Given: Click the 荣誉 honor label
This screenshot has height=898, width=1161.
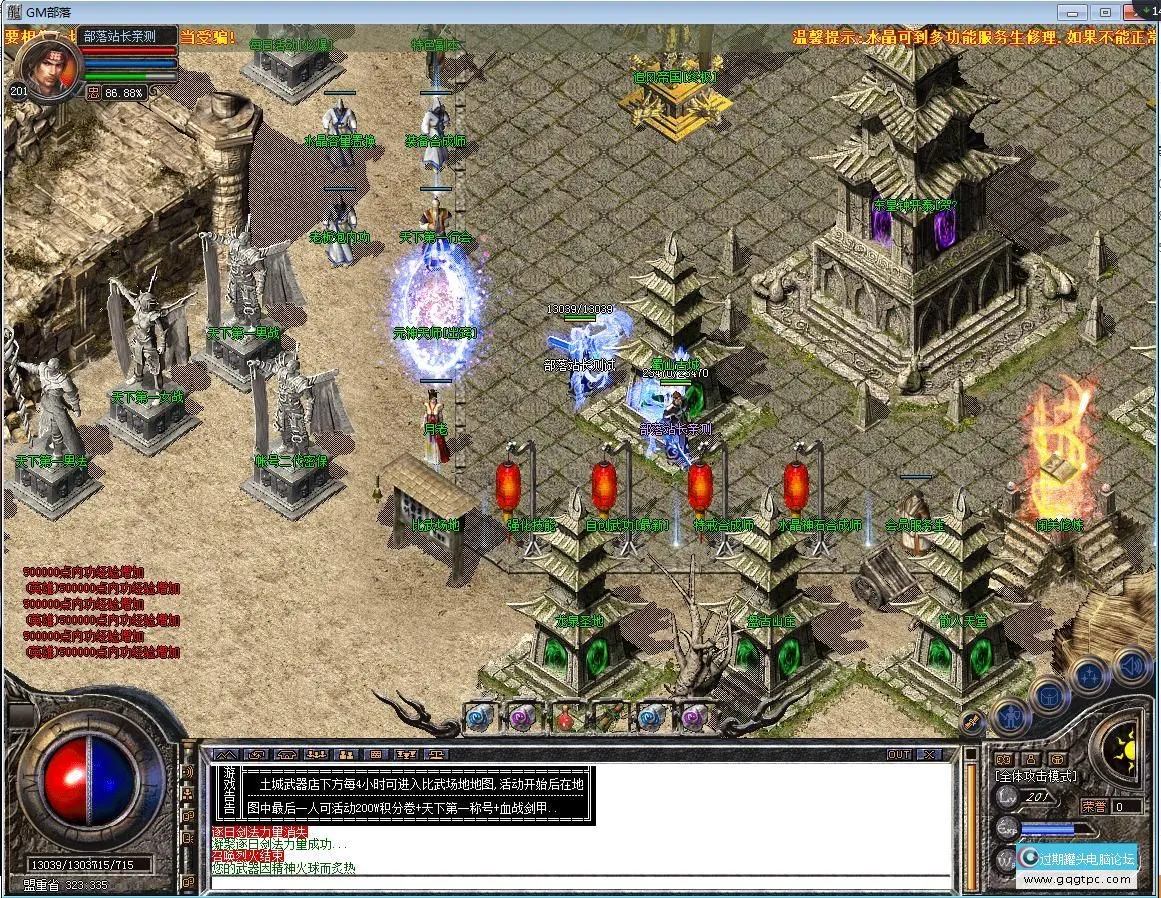Looking at the screenshot, I should 1095,806.
